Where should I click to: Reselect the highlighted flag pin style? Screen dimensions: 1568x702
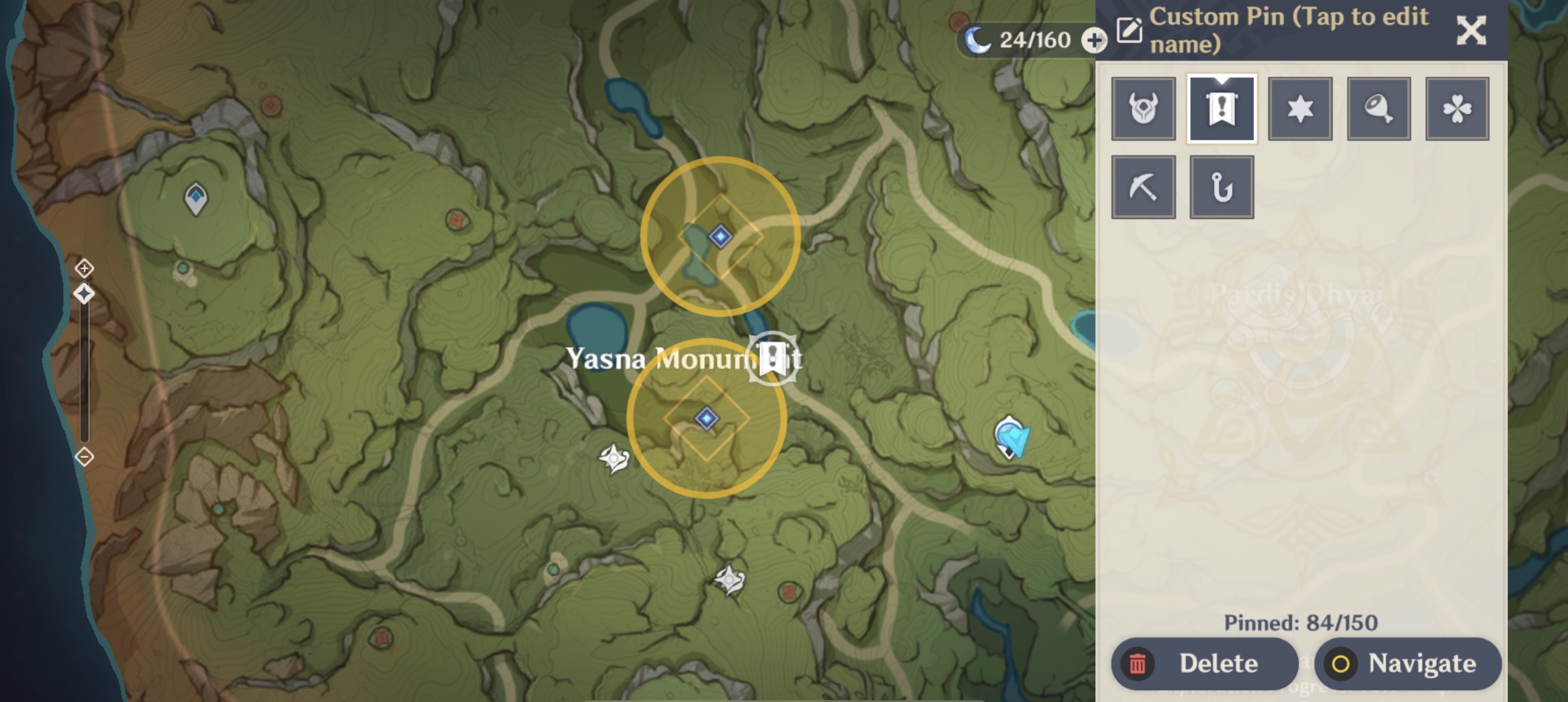1221,108
